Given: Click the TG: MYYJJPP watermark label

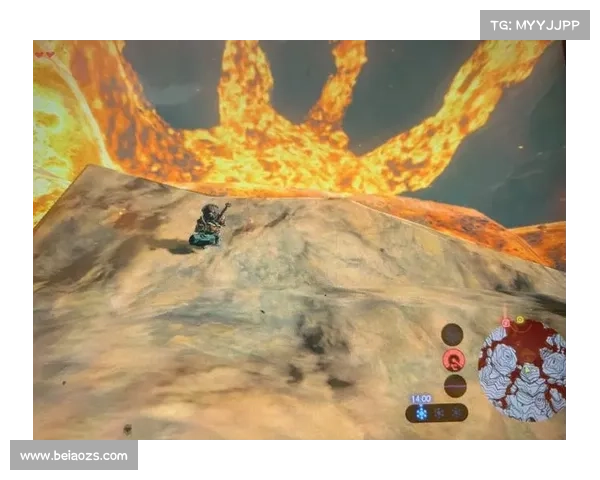Looking at the screenshot, I should pyautogui.click(x=535, y=24).
